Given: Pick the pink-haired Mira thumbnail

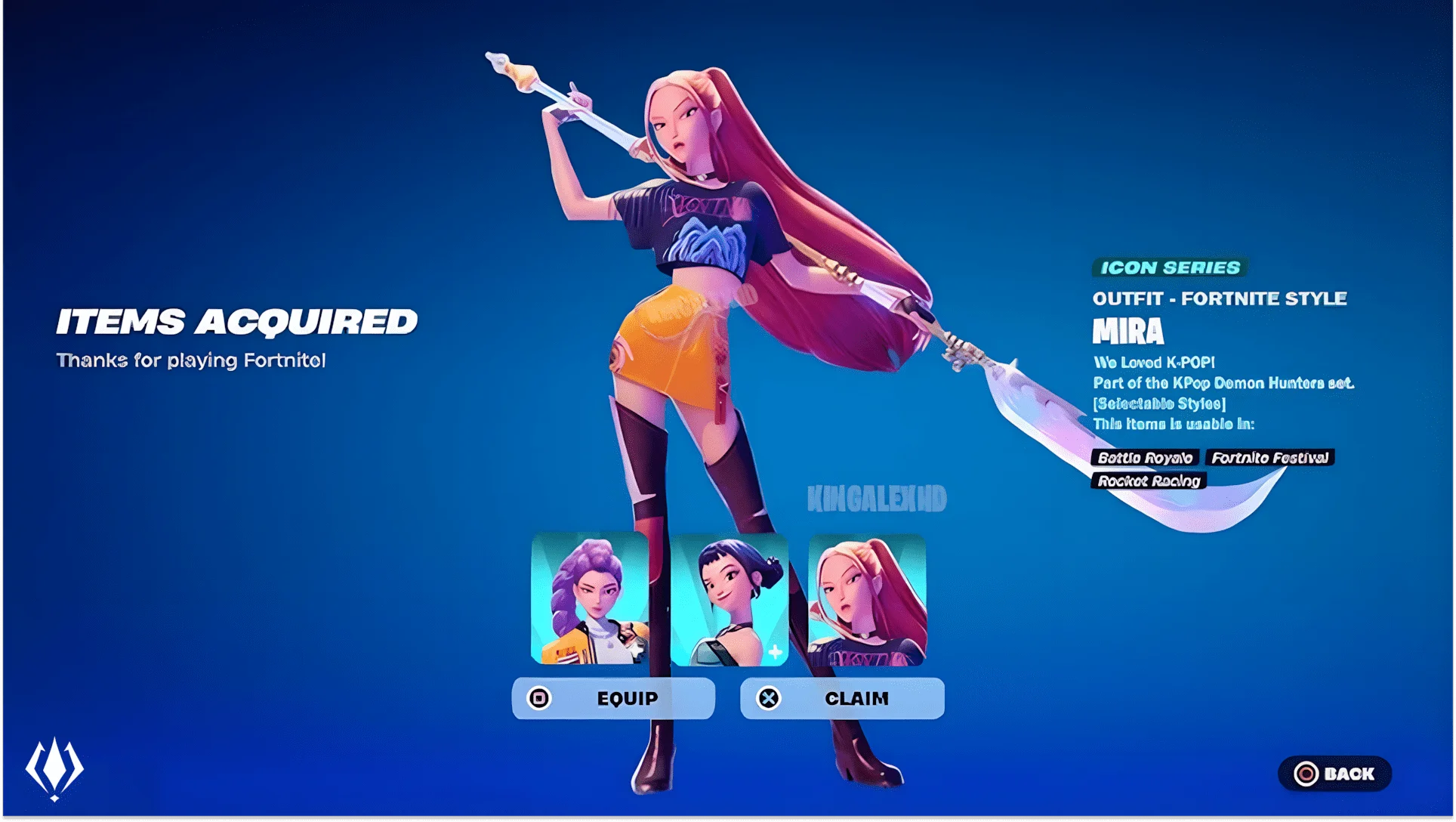Looking at the screenshot, I should pos(867,599).
